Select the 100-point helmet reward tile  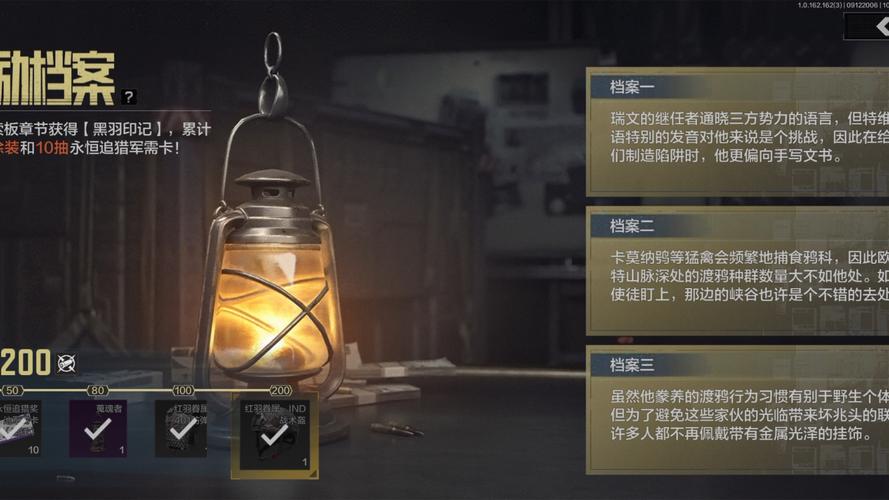[x=181, y=429]
